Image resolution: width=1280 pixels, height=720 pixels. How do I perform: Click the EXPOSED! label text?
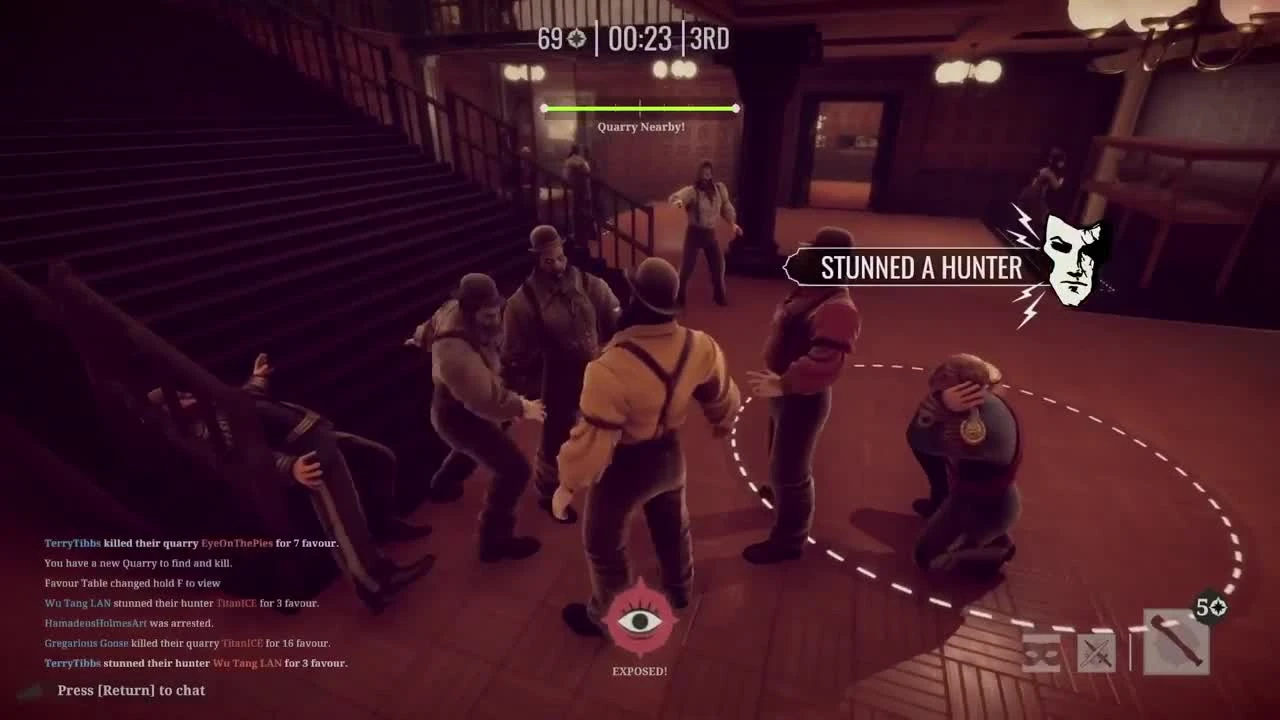click(x=641, y=671)
